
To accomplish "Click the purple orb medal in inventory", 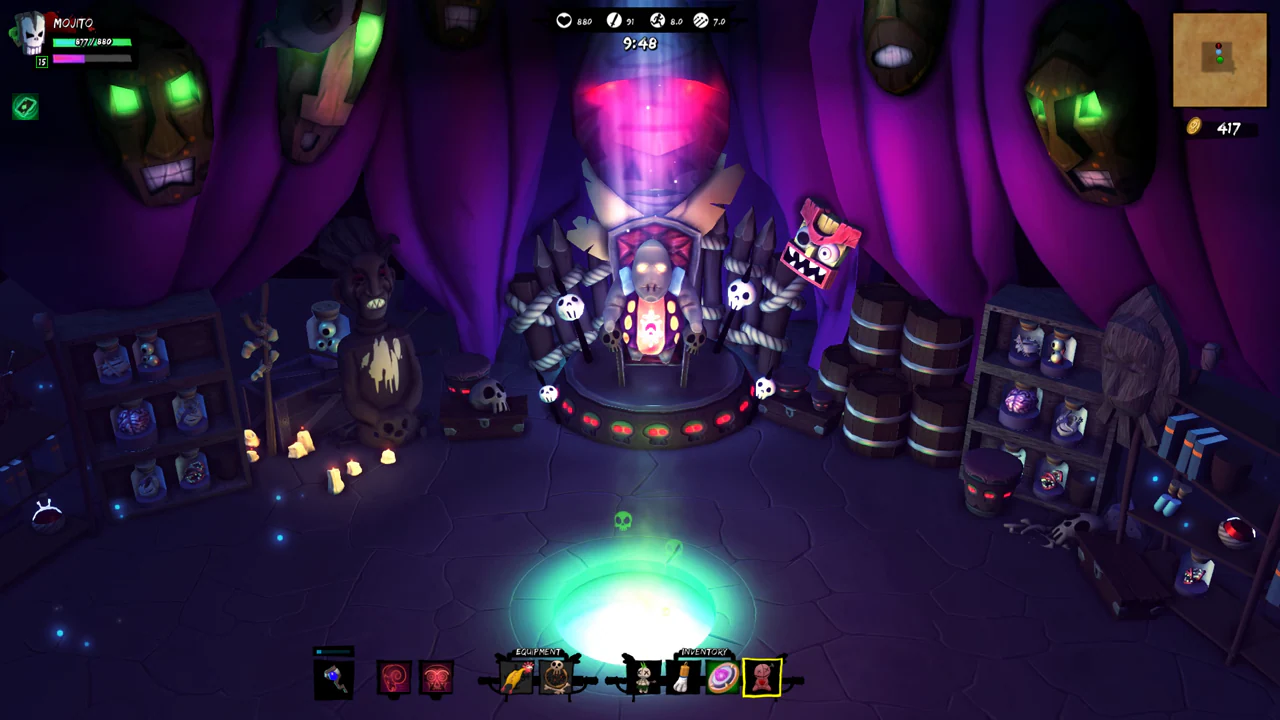I will point(722,678).
